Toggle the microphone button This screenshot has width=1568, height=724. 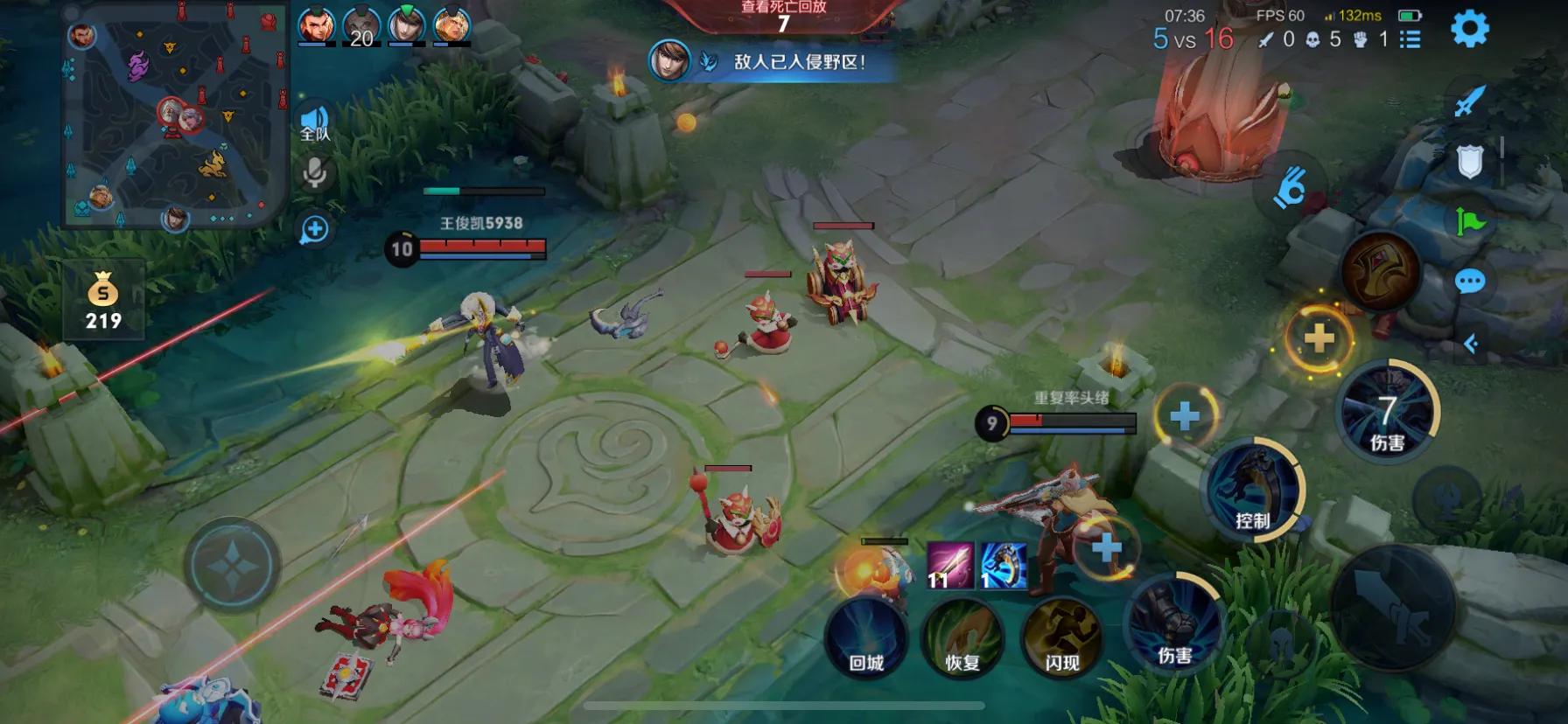coord(314,172)
